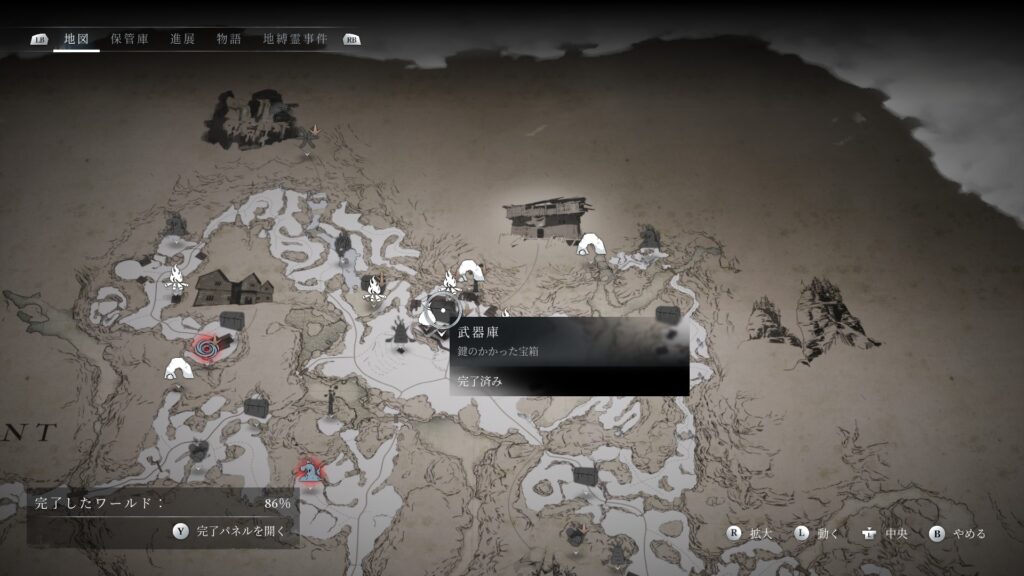The image size is (1024, 576).
Task: Select the 進展 progress tab
Action: 182,39
